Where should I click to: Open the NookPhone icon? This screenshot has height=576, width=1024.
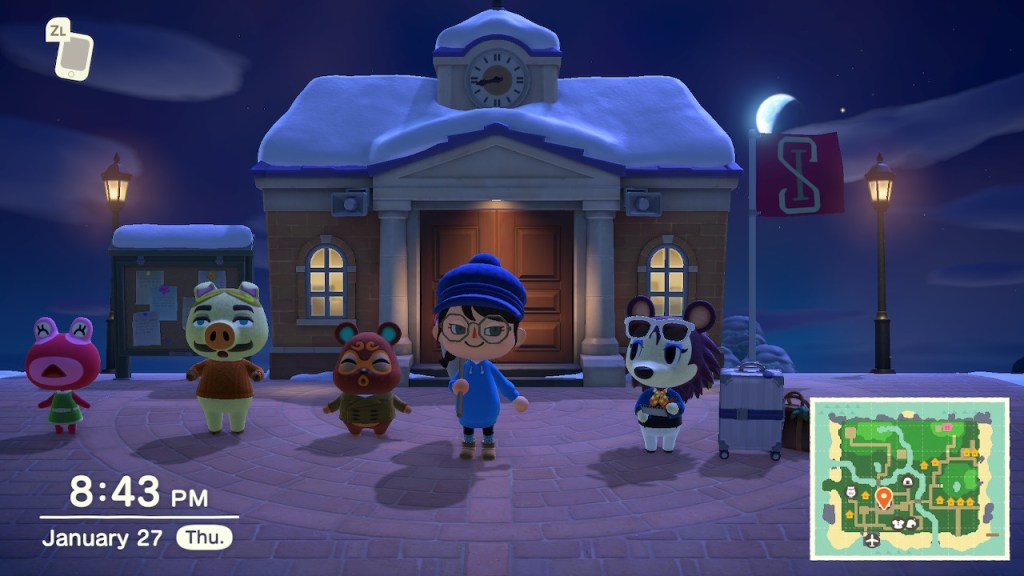(x=72, y=54)
